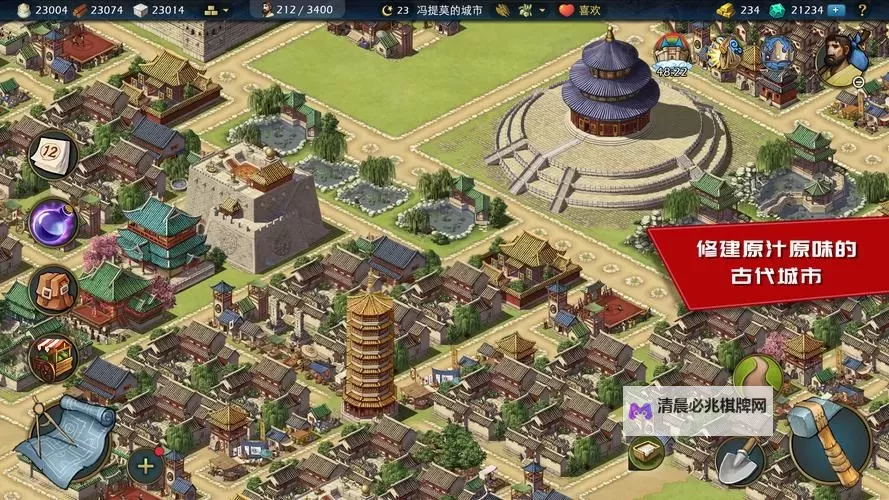Viewport: 889px width, 500px height.
Task: Click the event icon with the 48:22 timer
Action: pyautogui.click(x=672, y=54)
